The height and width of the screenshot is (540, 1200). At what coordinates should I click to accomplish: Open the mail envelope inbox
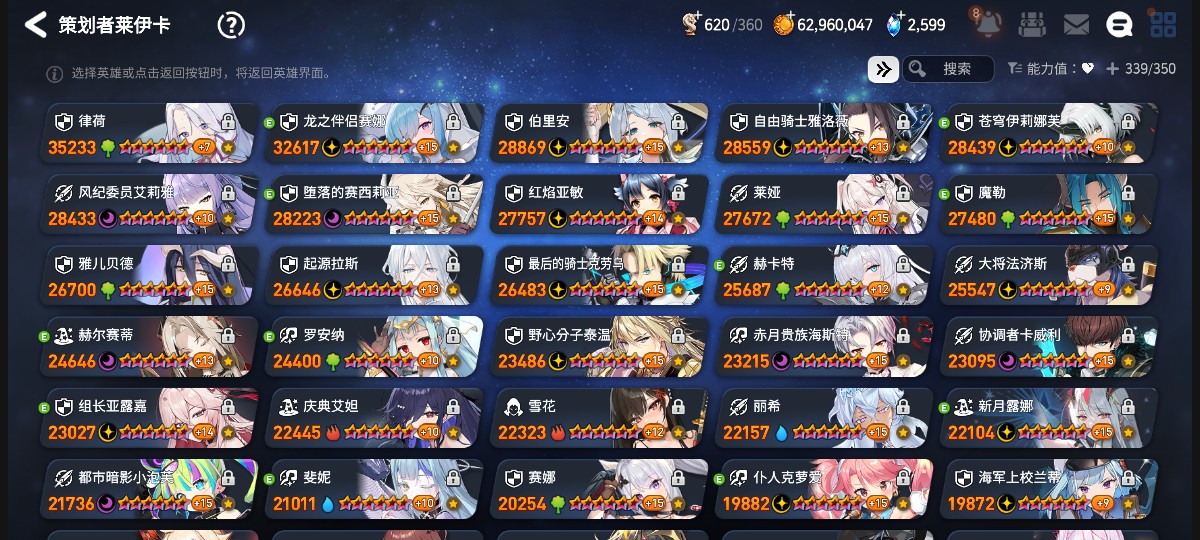click(x=1076, y=25)
